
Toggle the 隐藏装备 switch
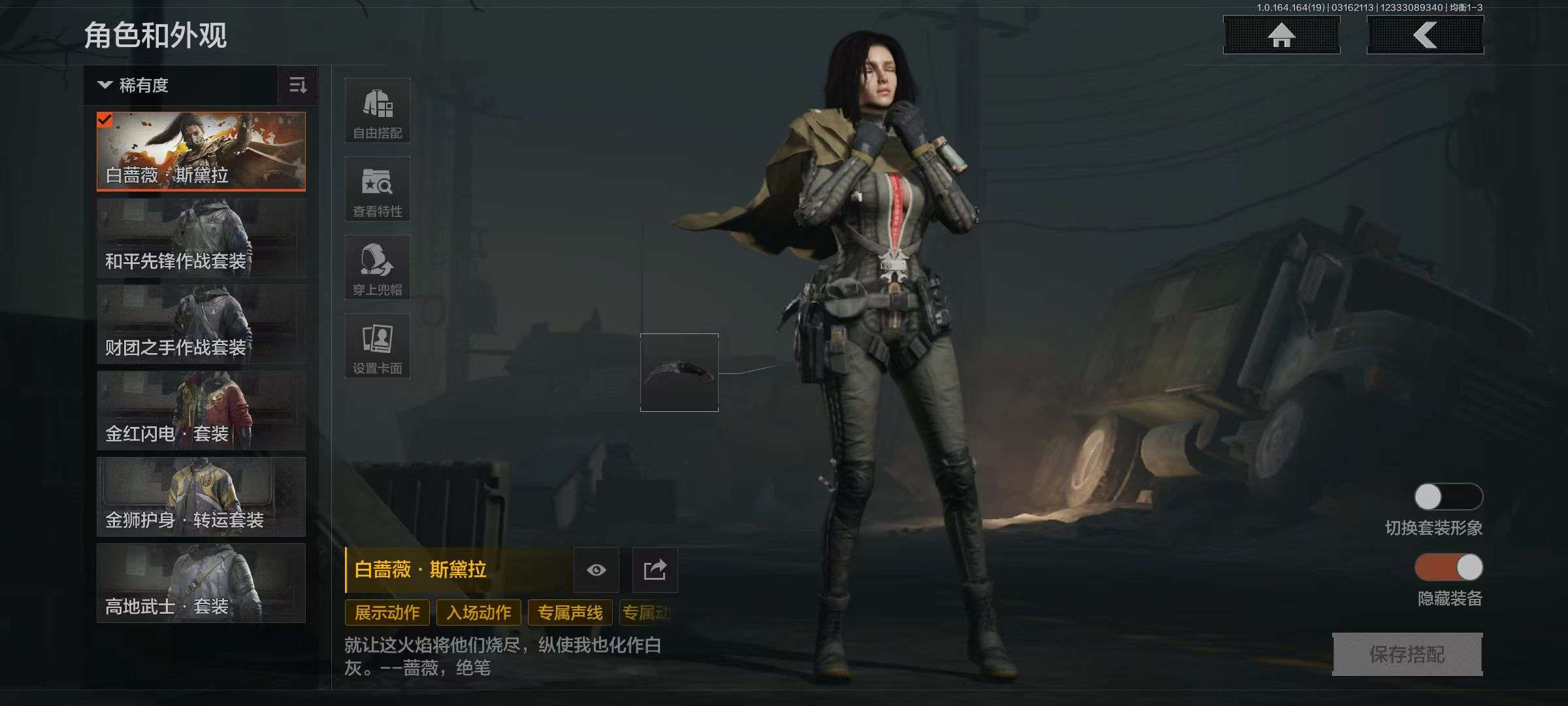point(1448,567)
